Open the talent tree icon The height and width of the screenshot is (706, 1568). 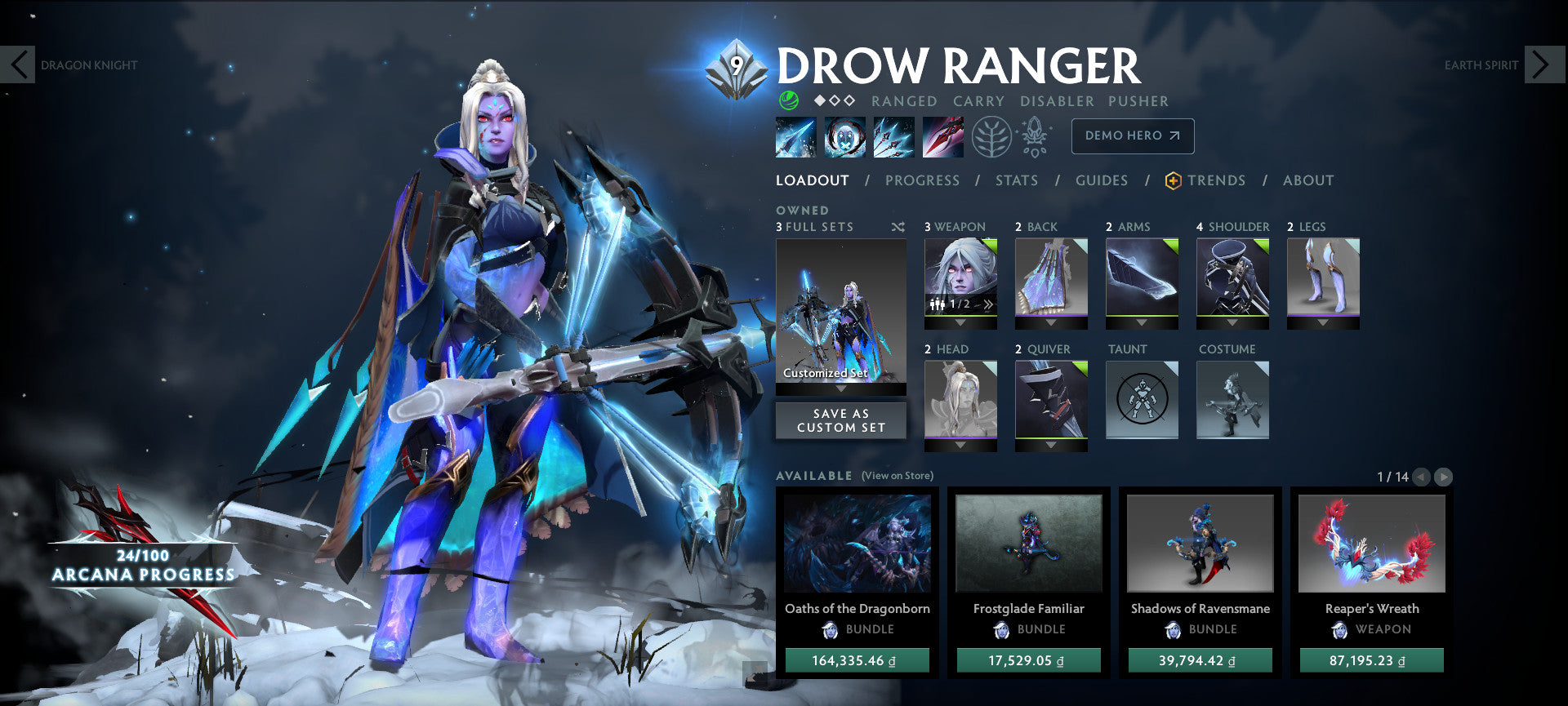coord(990,136)
